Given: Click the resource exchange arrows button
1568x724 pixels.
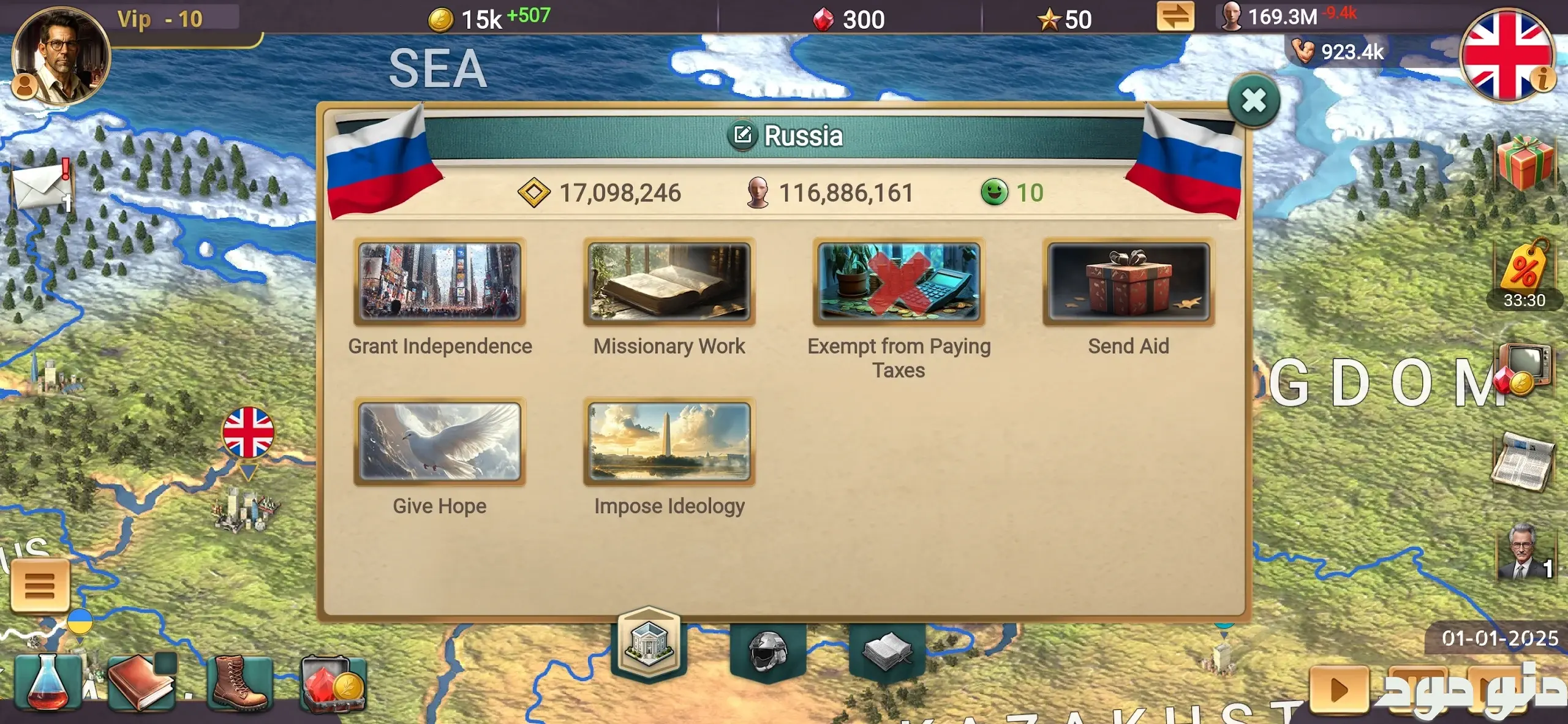Looking at the screenshot, I should click(x=1175, y=17).
